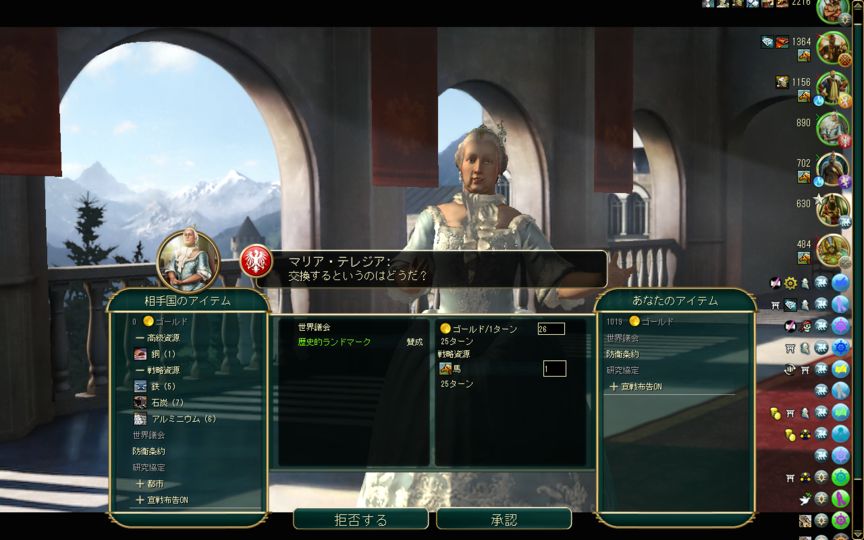Viewport: 864px width, 540px height.
Task: Select 銅 (1) luxury resource from their items
Action: click(163, 354)
